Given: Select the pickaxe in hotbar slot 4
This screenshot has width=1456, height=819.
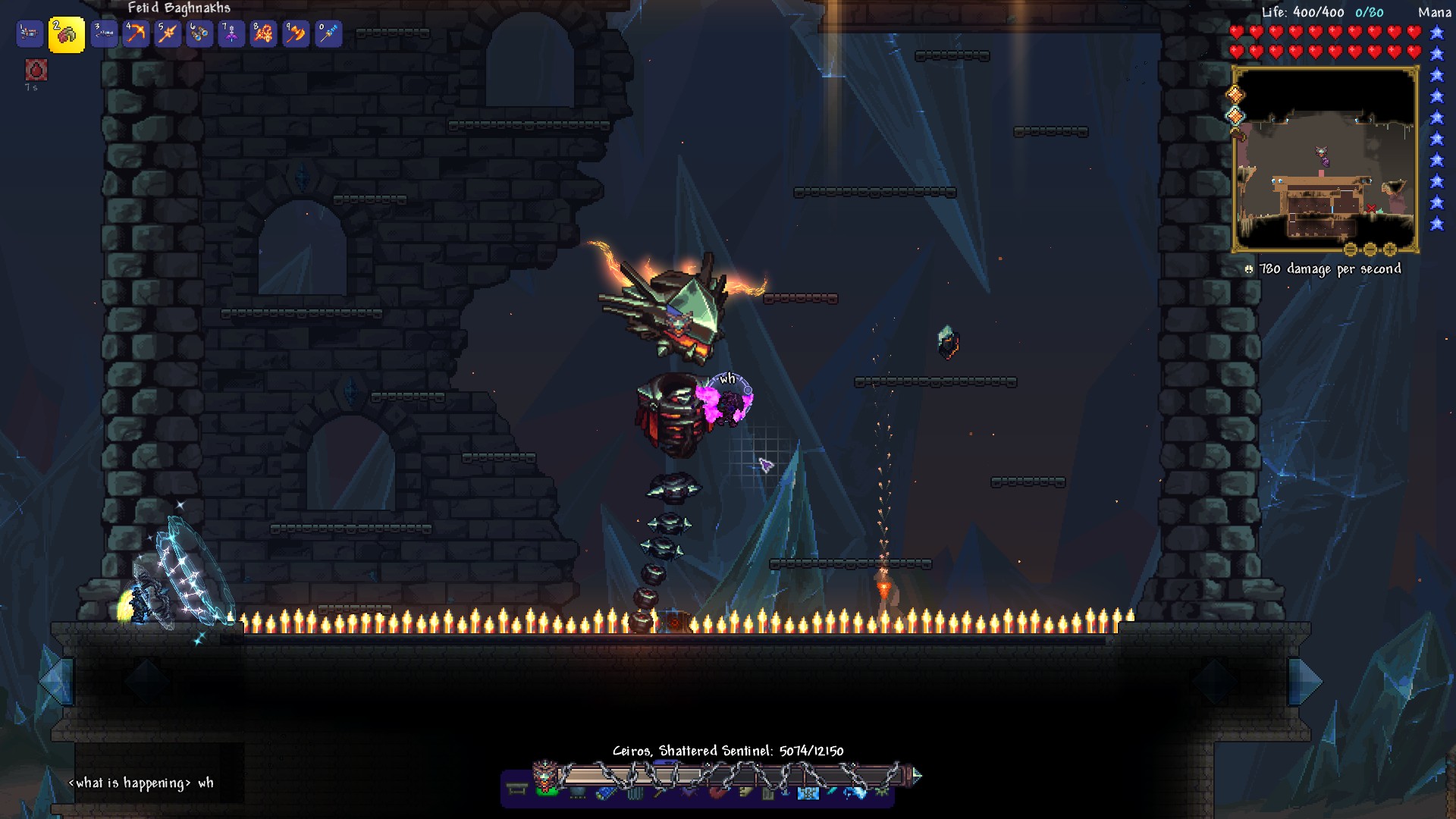Looking at the screenshot, I should pos(136,33).
